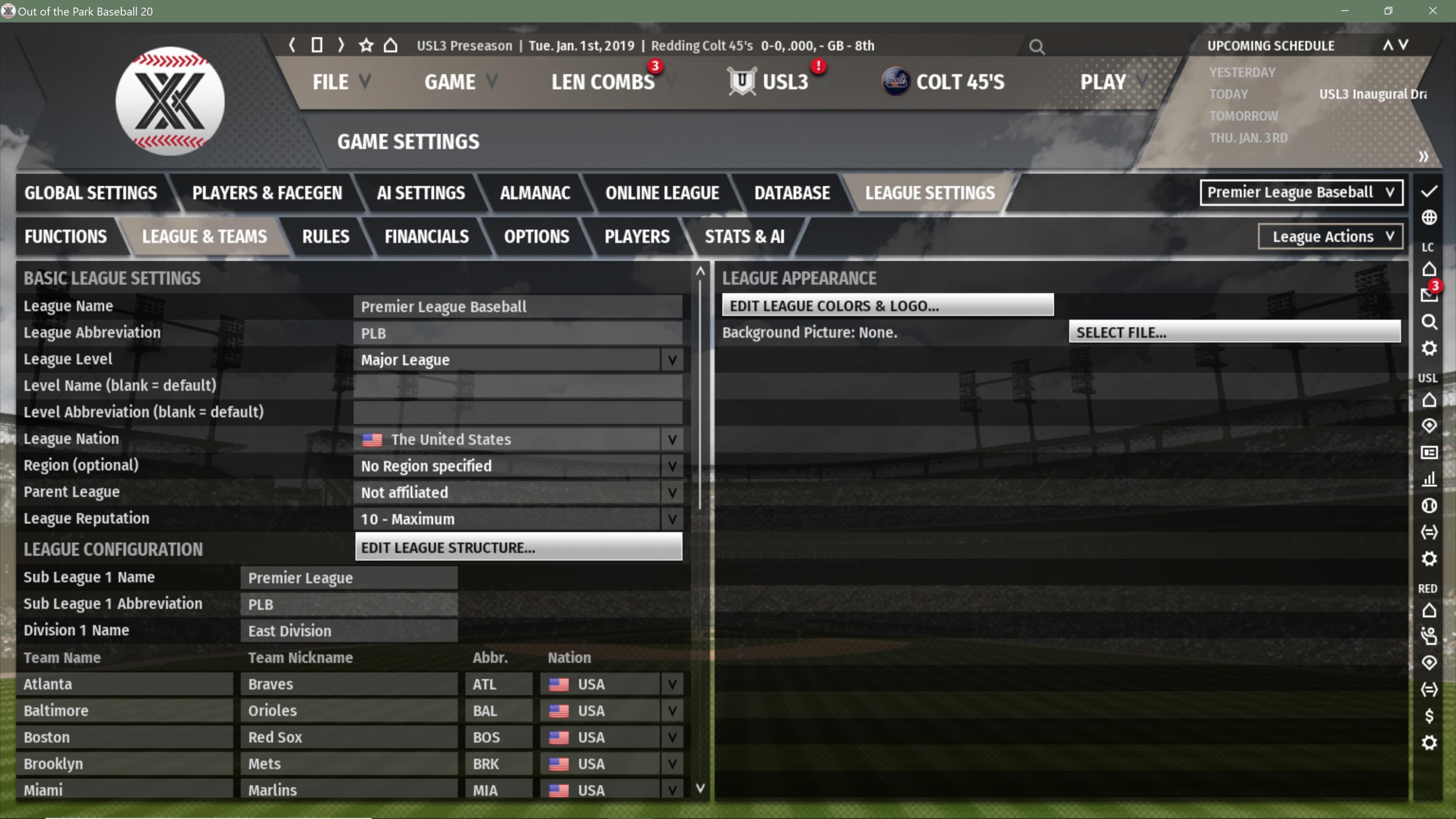Choose Select File for background picture

click(x=1234, y=332)
